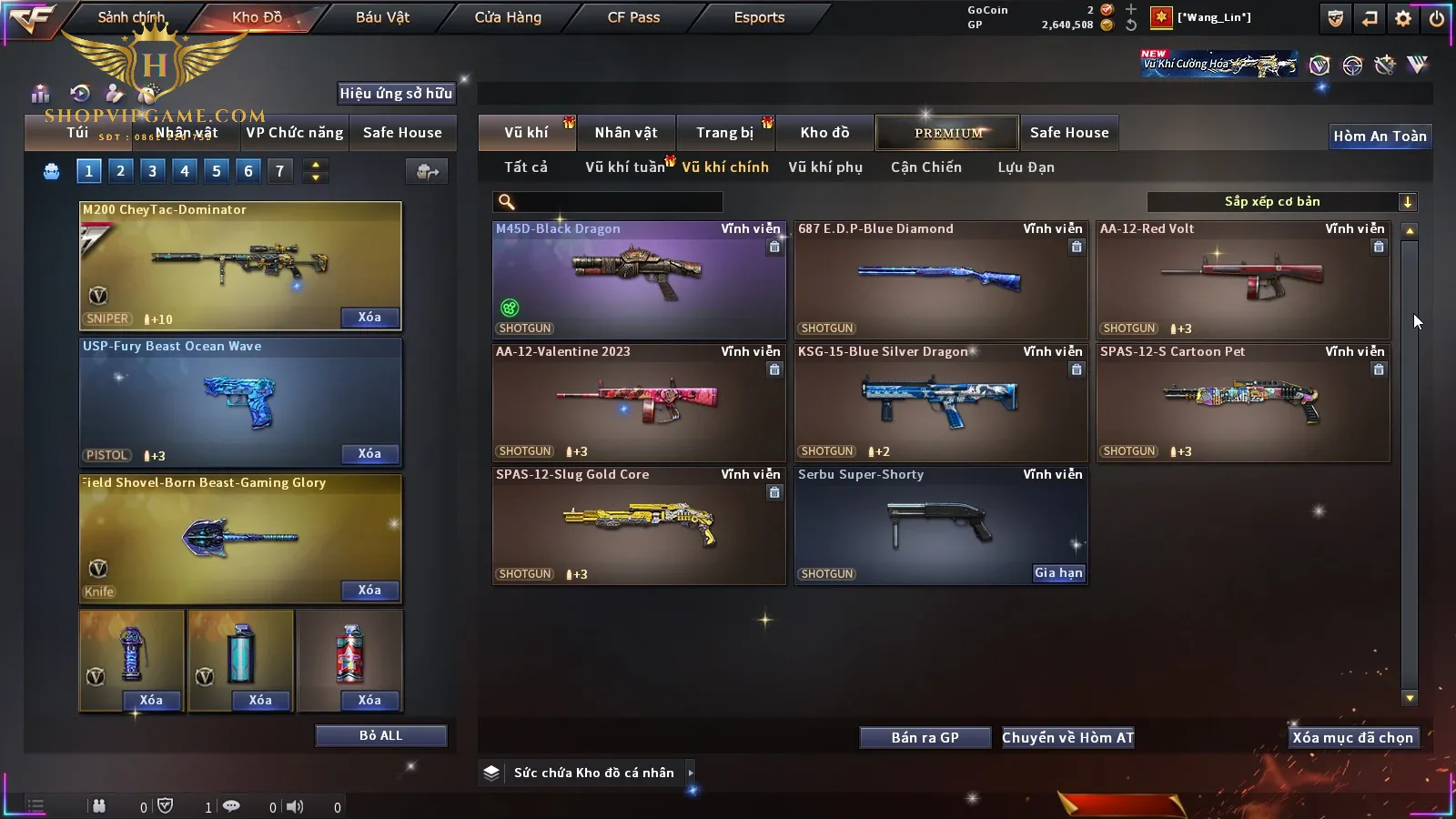
Task: Click Bán ra GP button
Action: click(925, 738)
